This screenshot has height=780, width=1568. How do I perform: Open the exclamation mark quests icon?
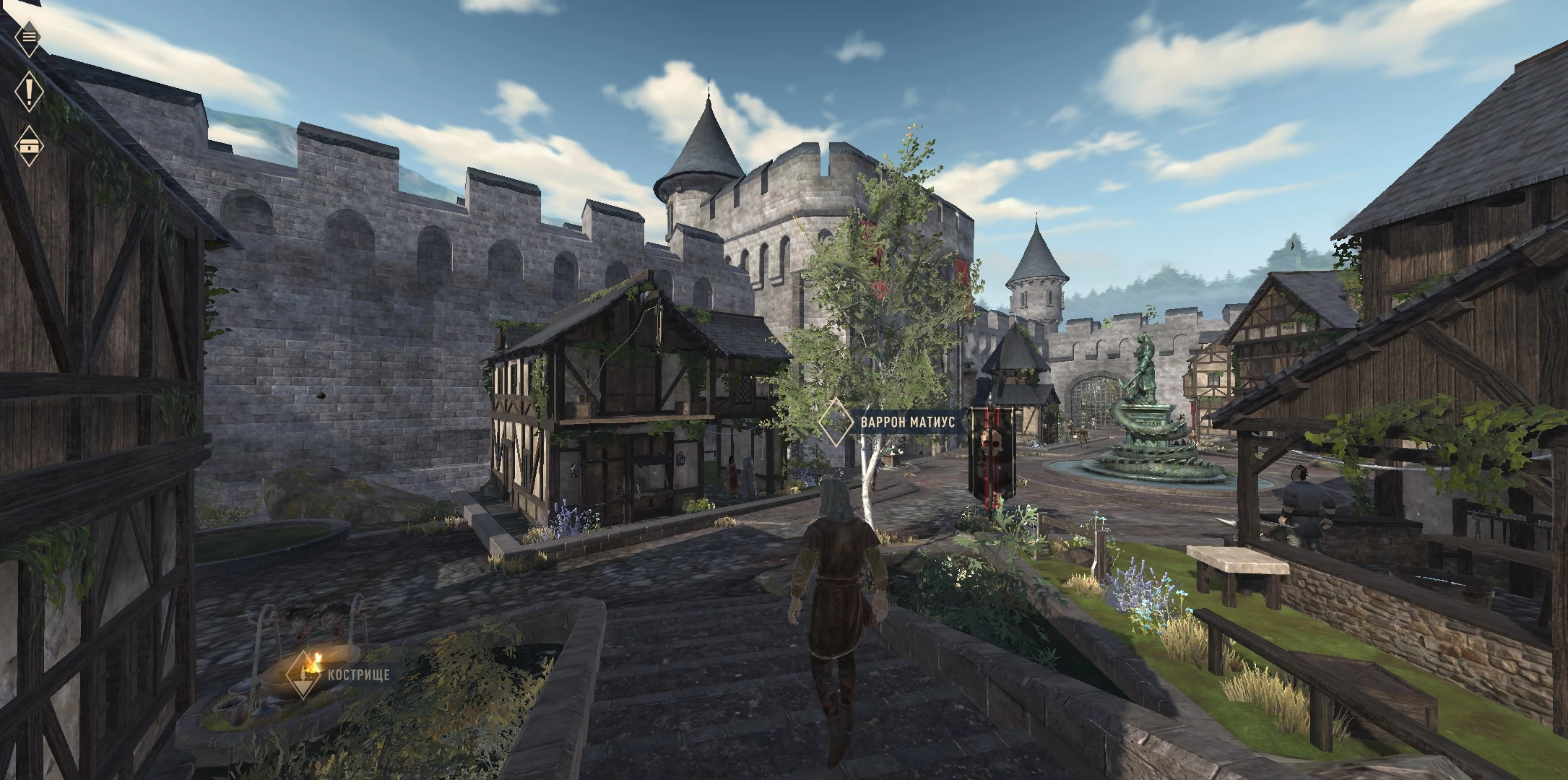(29, 92)
